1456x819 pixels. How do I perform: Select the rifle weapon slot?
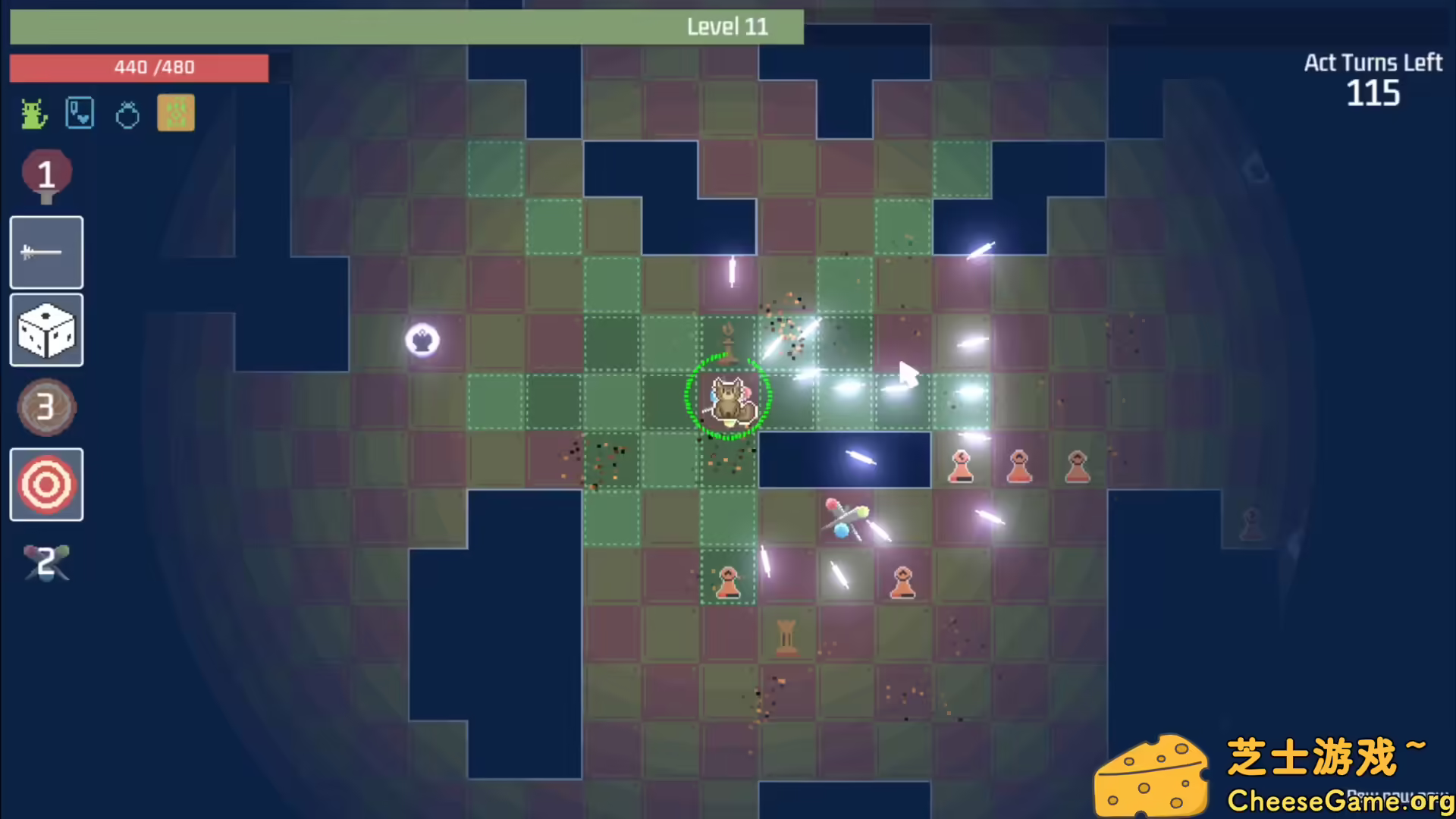[46, 251]
